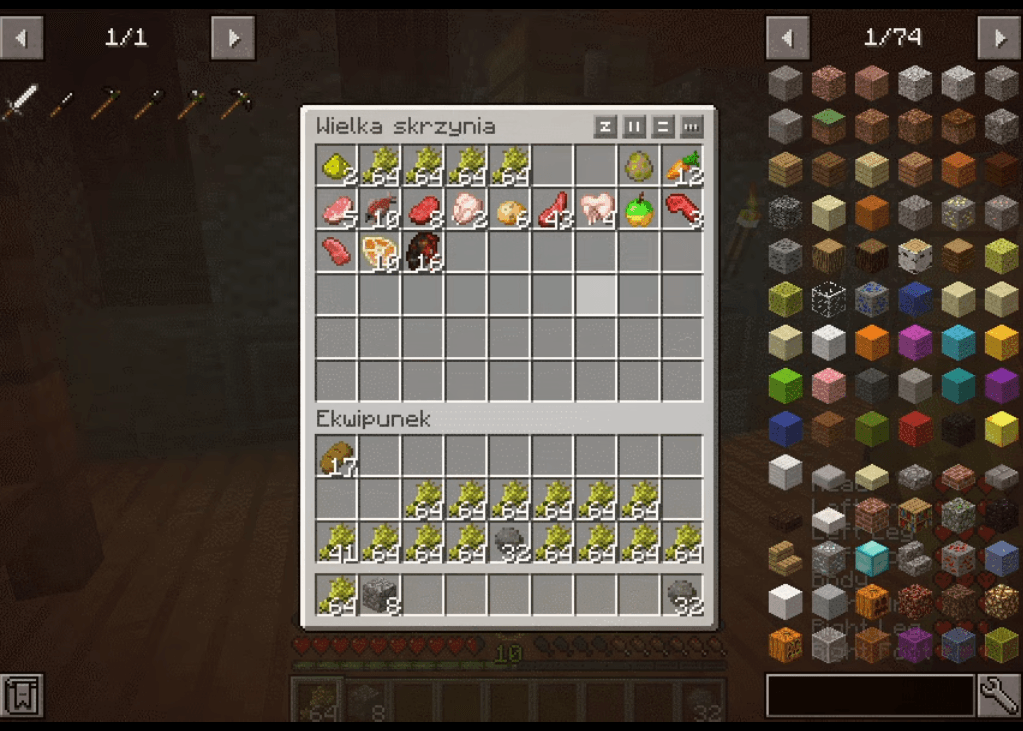Select the carrot stack in the chest
Screen dimensions: 1023x731
pyautogui.click(x=682, y=167)
